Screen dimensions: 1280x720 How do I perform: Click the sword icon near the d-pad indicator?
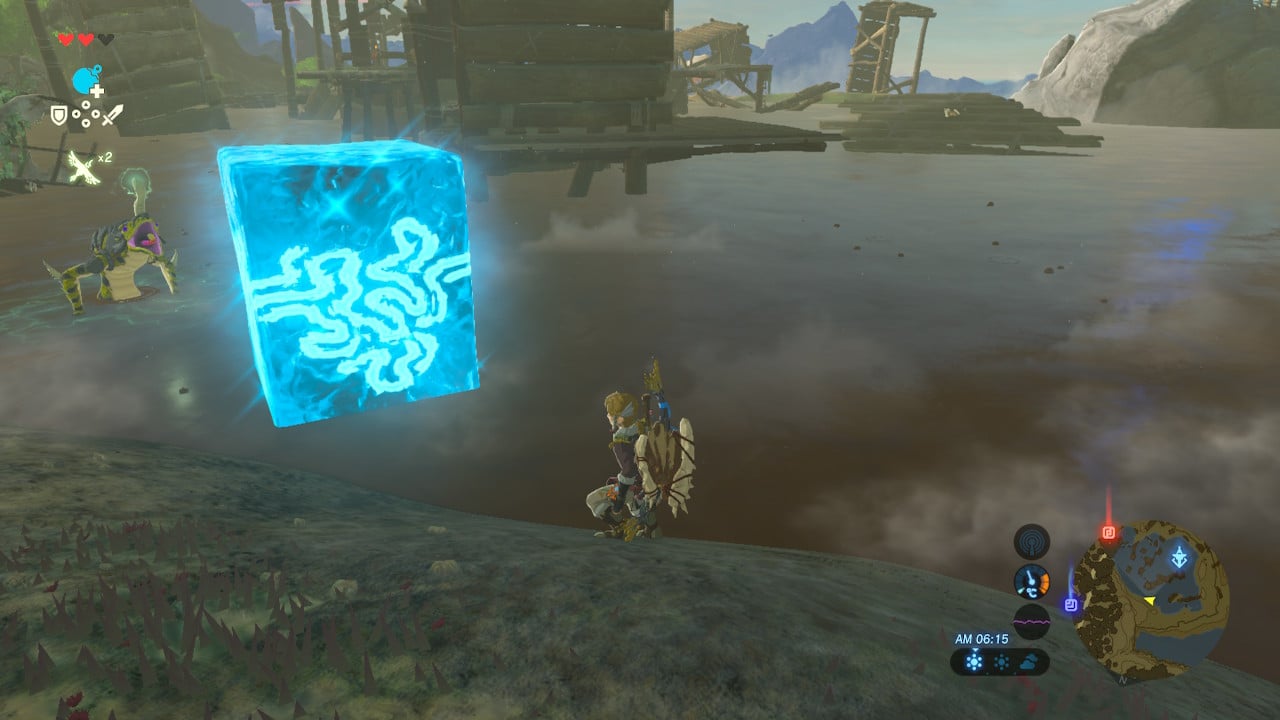click(x=112, y=114)
